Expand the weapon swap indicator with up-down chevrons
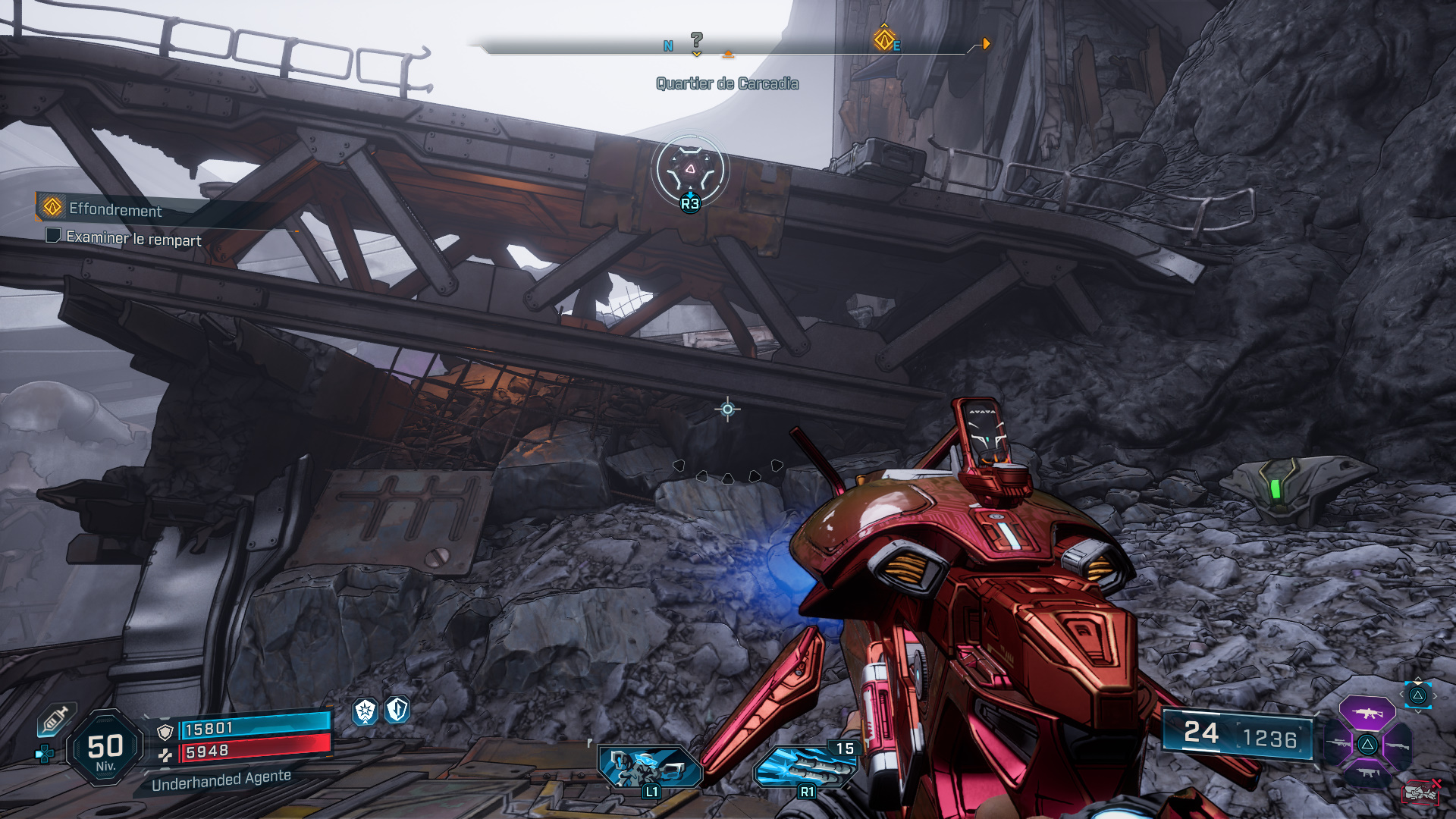Image resolution: width=1456 pixels, height=819 pixels. click(x=1417, y=694)
